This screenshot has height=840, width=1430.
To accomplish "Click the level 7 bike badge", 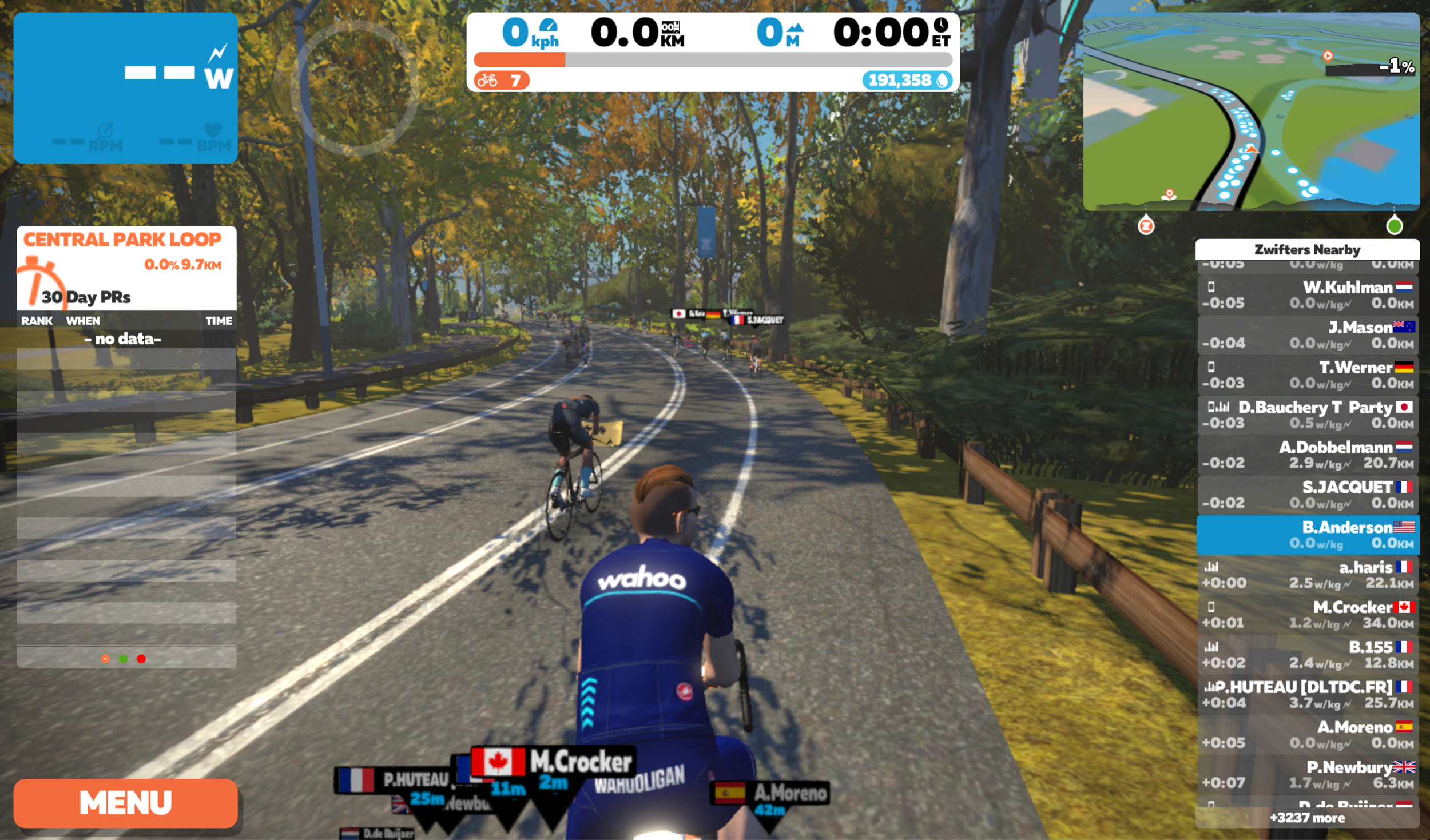I will 501,81.
